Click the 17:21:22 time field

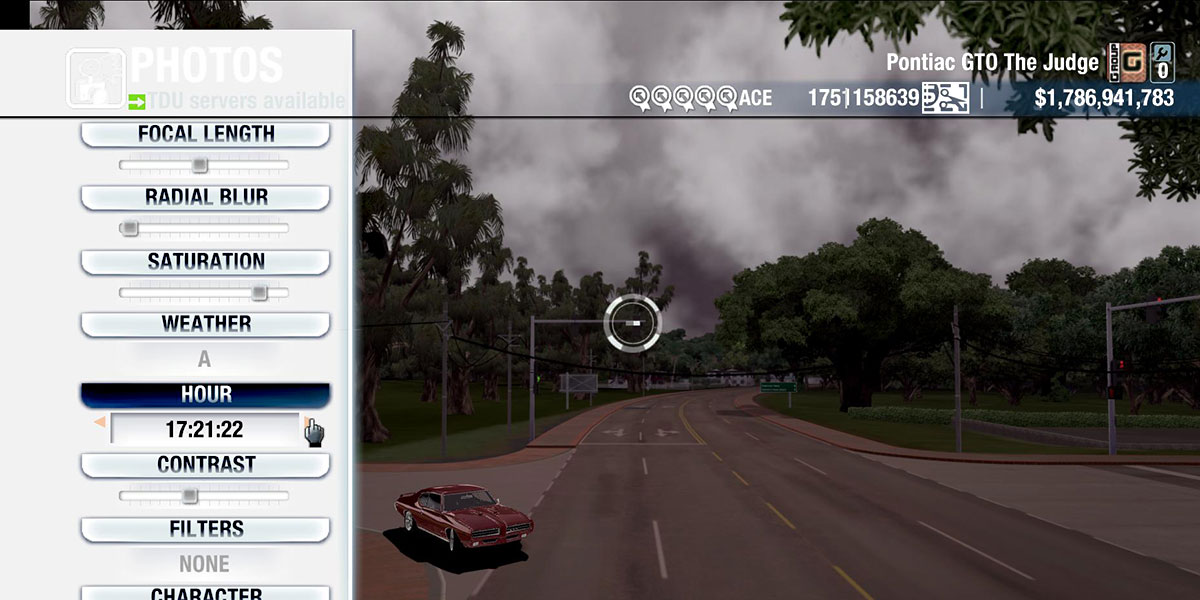click(204, 430)
